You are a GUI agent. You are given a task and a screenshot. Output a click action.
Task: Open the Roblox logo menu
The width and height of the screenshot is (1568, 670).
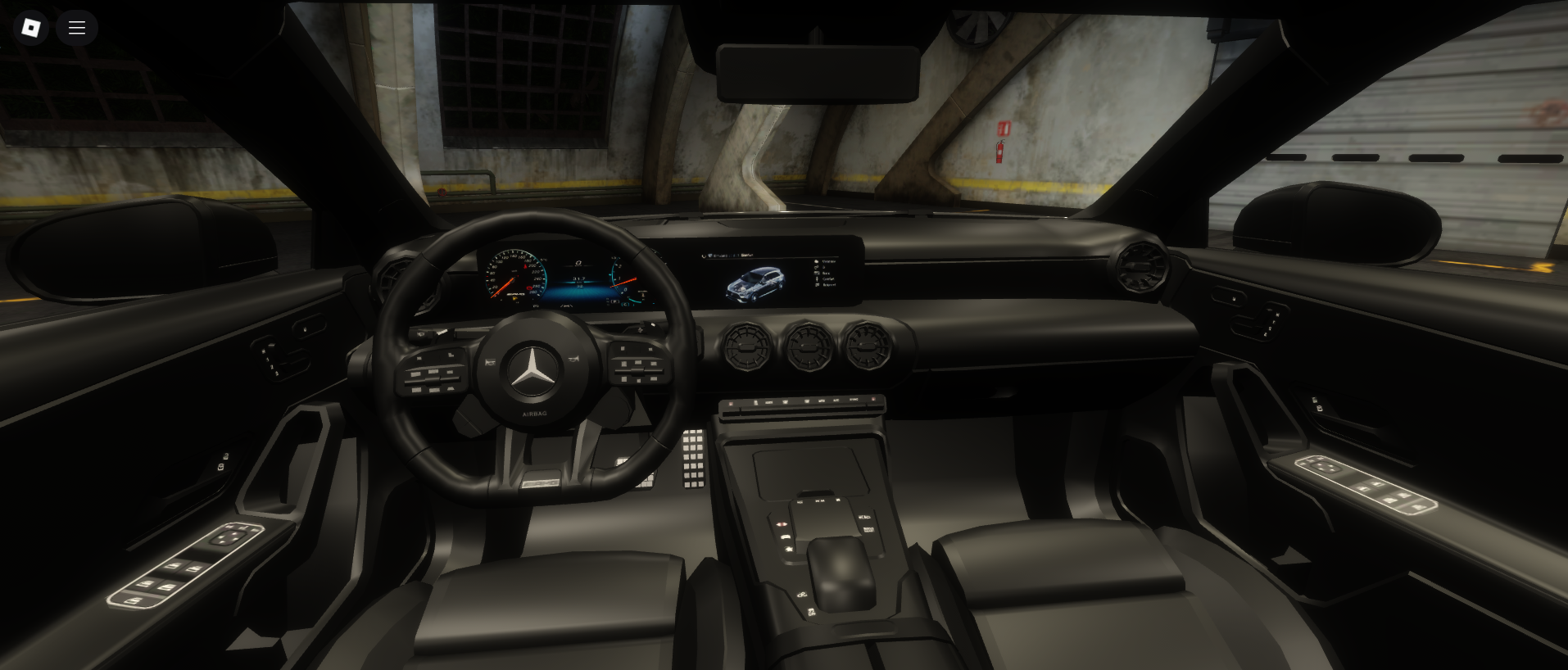(30, 28)
